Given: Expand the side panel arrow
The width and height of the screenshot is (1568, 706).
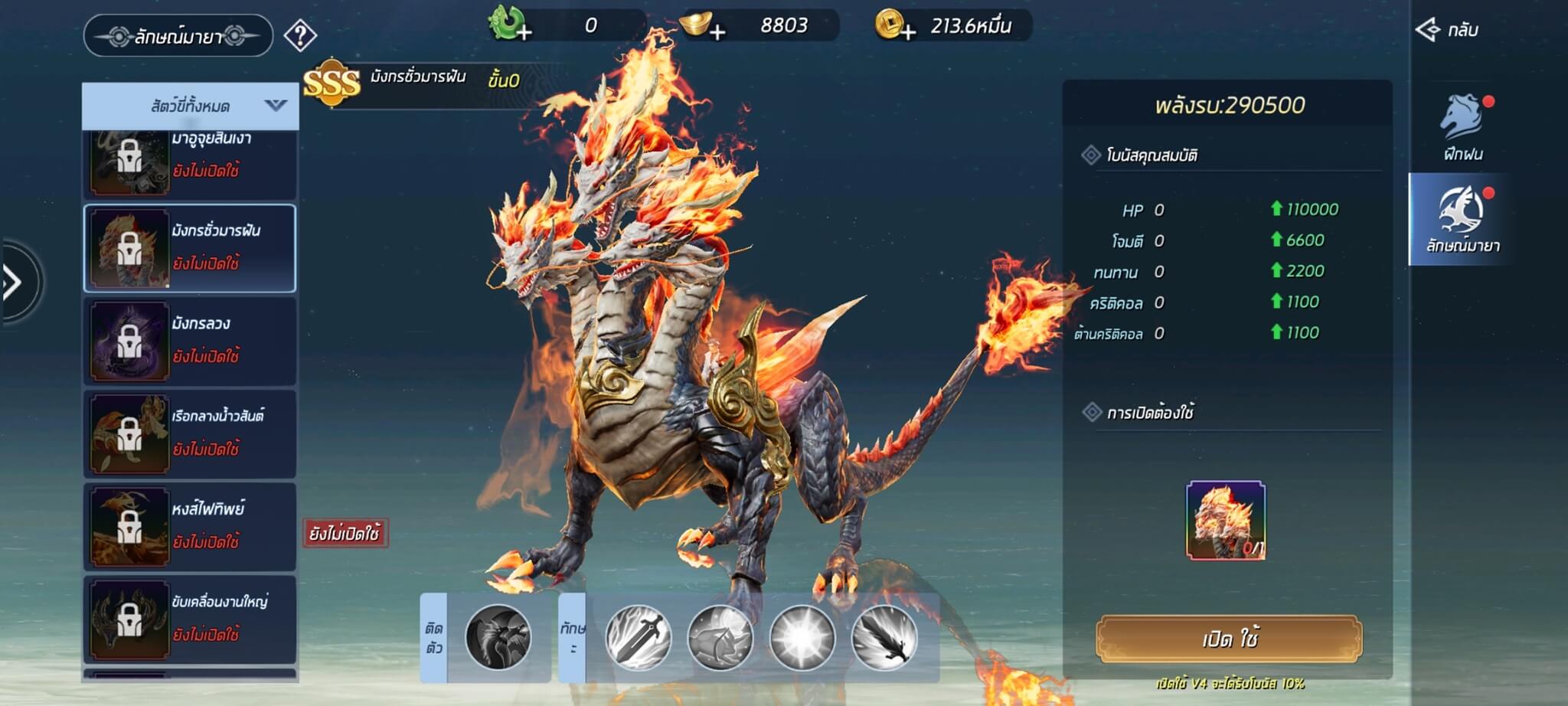Looking at the screenshot, I should pyautogui.click(x=14, y=283).
